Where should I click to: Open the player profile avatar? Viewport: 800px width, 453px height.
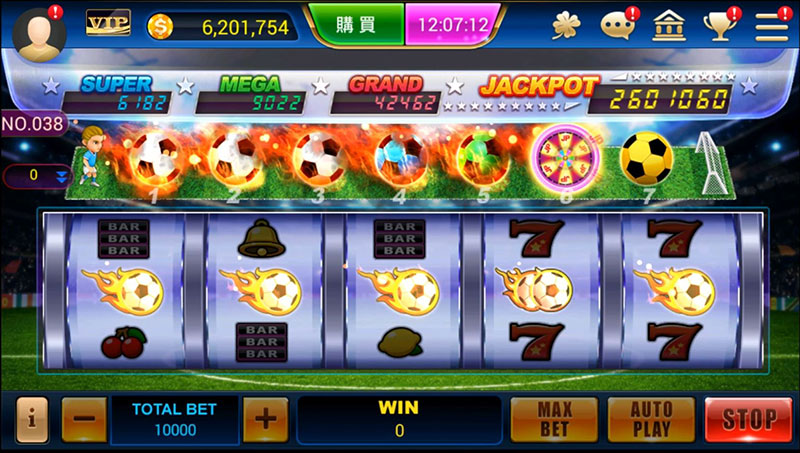40,32
